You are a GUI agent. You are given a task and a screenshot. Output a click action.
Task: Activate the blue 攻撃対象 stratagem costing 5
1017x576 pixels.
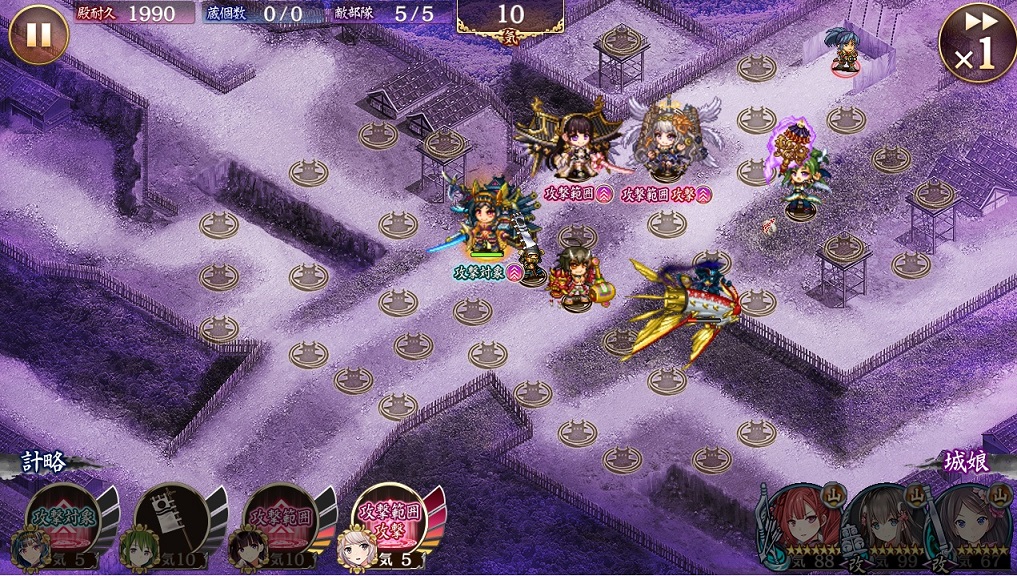click(62, 525)
